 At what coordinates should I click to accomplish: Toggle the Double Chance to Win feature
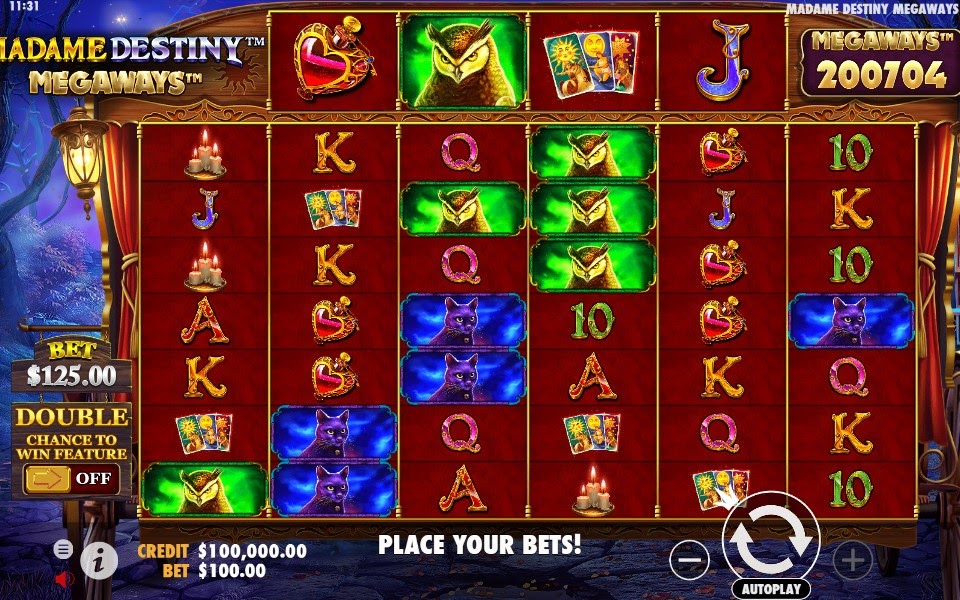[71, 478]
